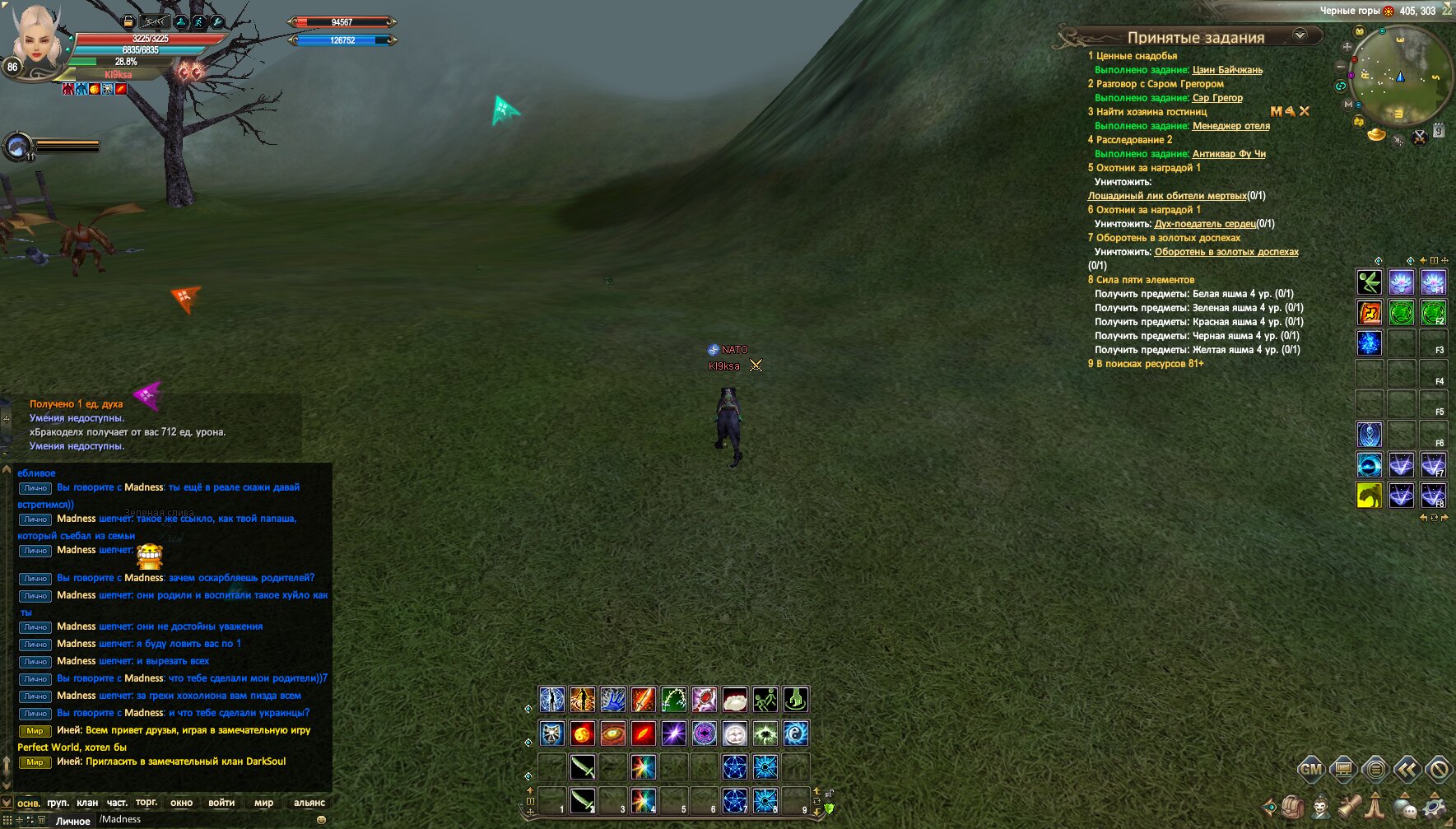Viewport: 1456px width, 829px height.
Task: Zoom out the minimap with minus button
Action: pos(1341,66)
